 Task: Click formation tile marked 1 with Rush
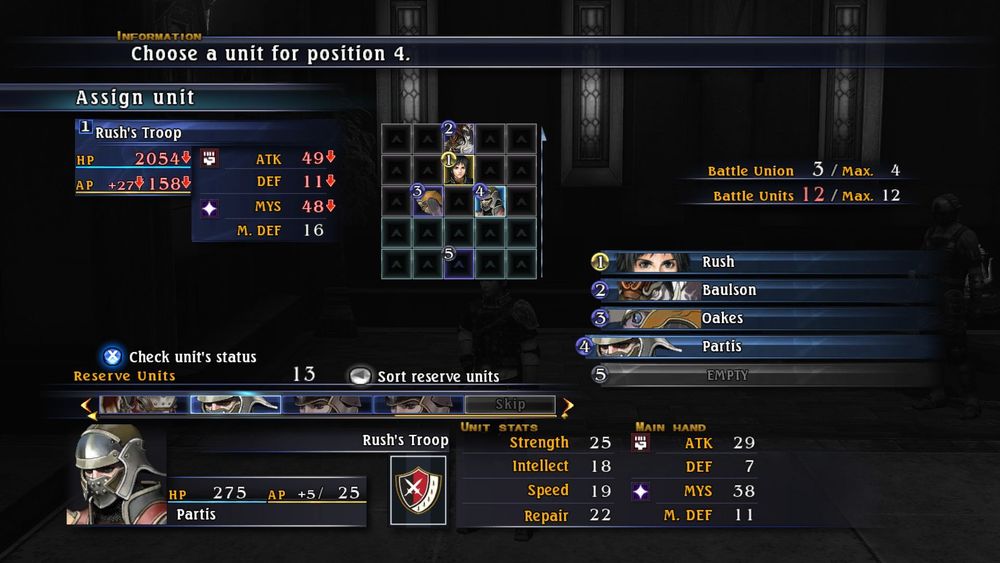click(x=457, y=169)
